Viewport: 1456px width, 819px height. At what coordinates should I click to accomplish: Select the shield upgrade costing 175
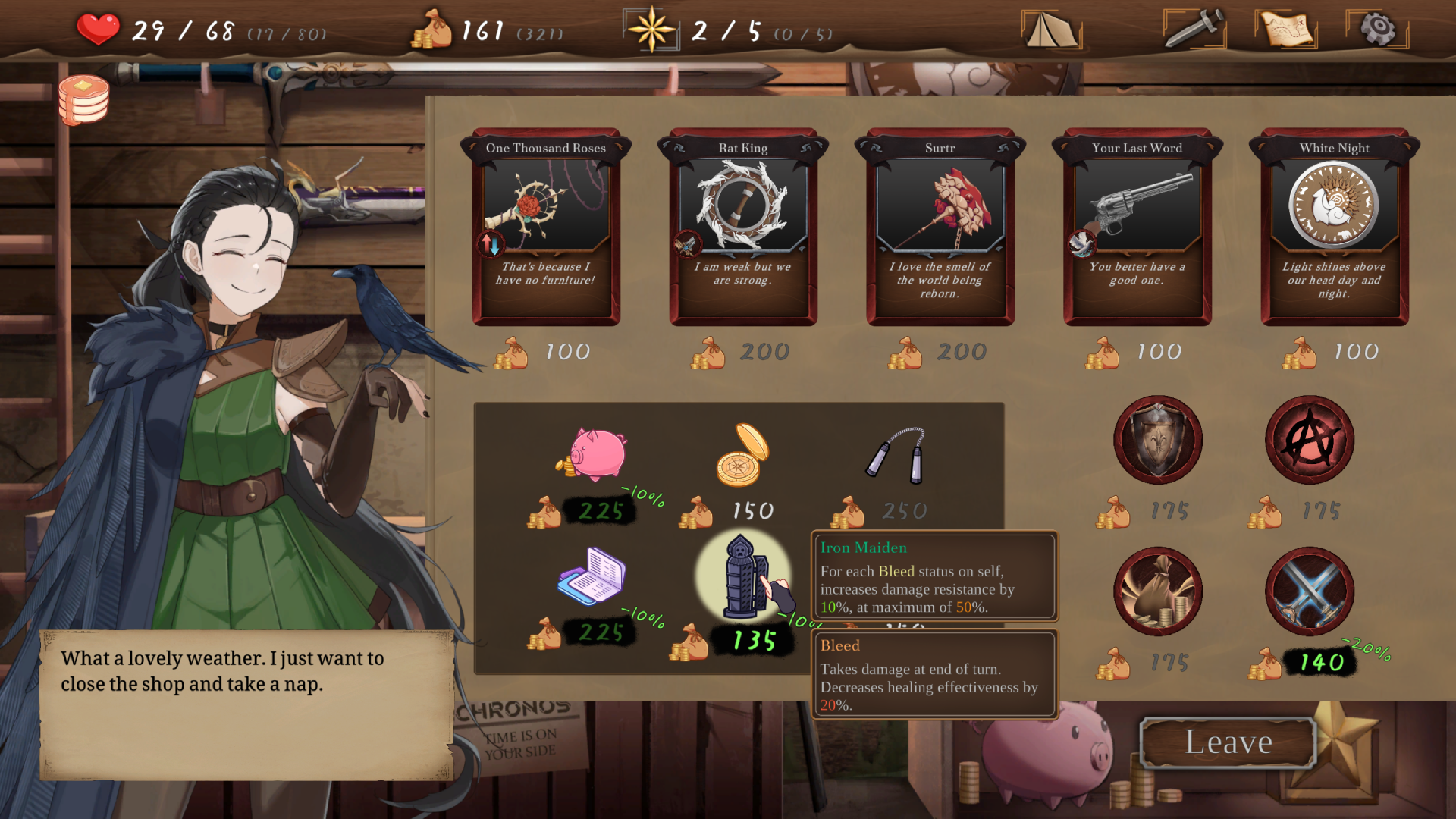[1158, 440]
